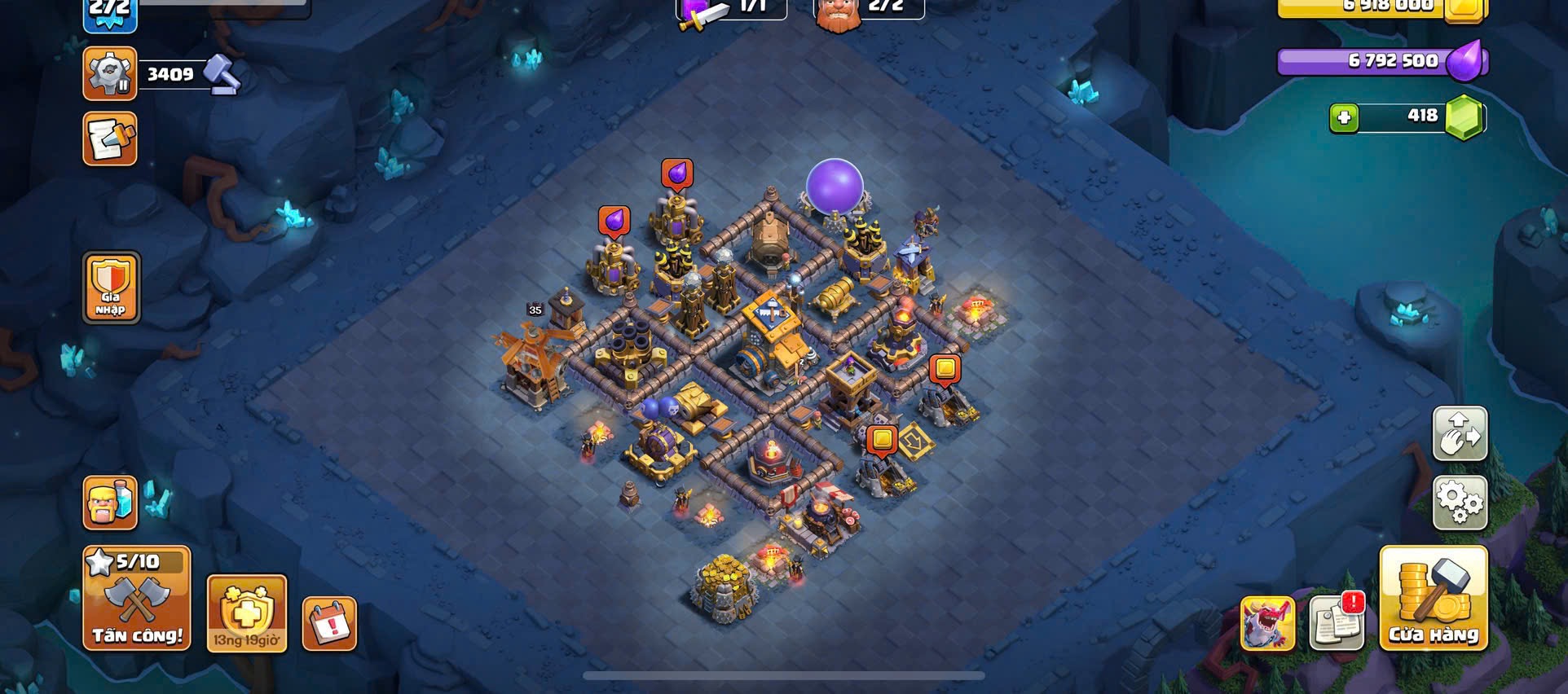Open the shield boost with 13ng 19giờ timer
1568x694 pixels.
point(246,613)
